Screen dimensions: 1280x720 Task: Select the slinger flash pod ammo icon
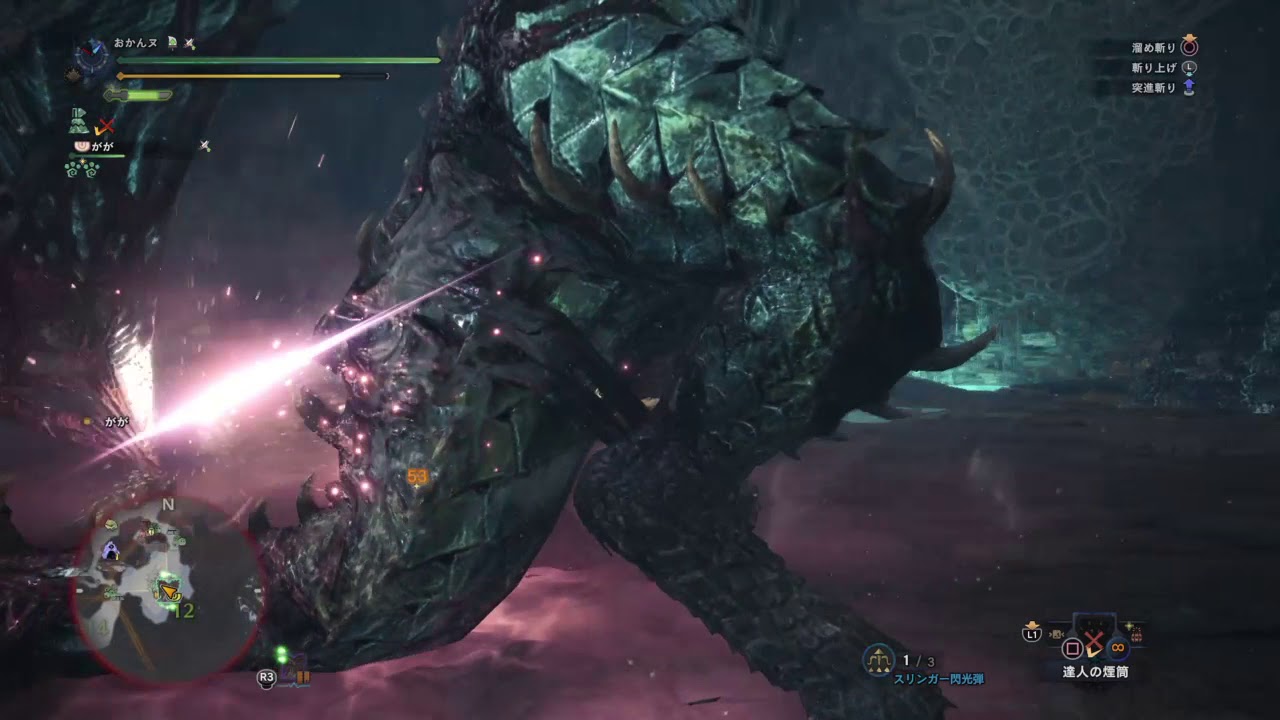879,659
